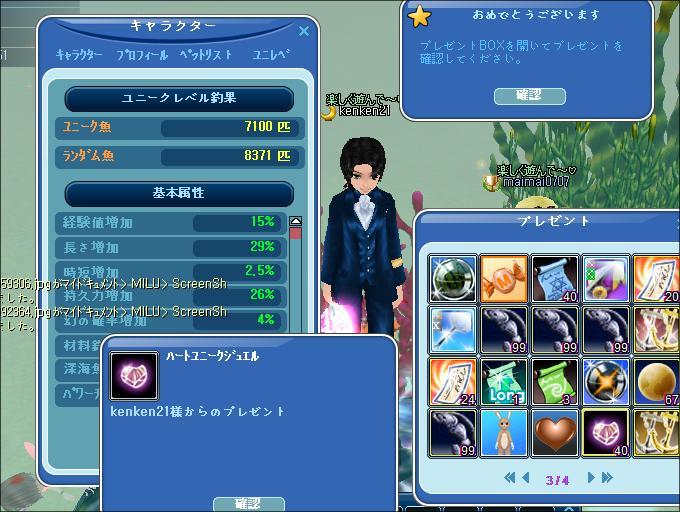
Task: Pick the blue star scroll present
Action: (555, 278)
